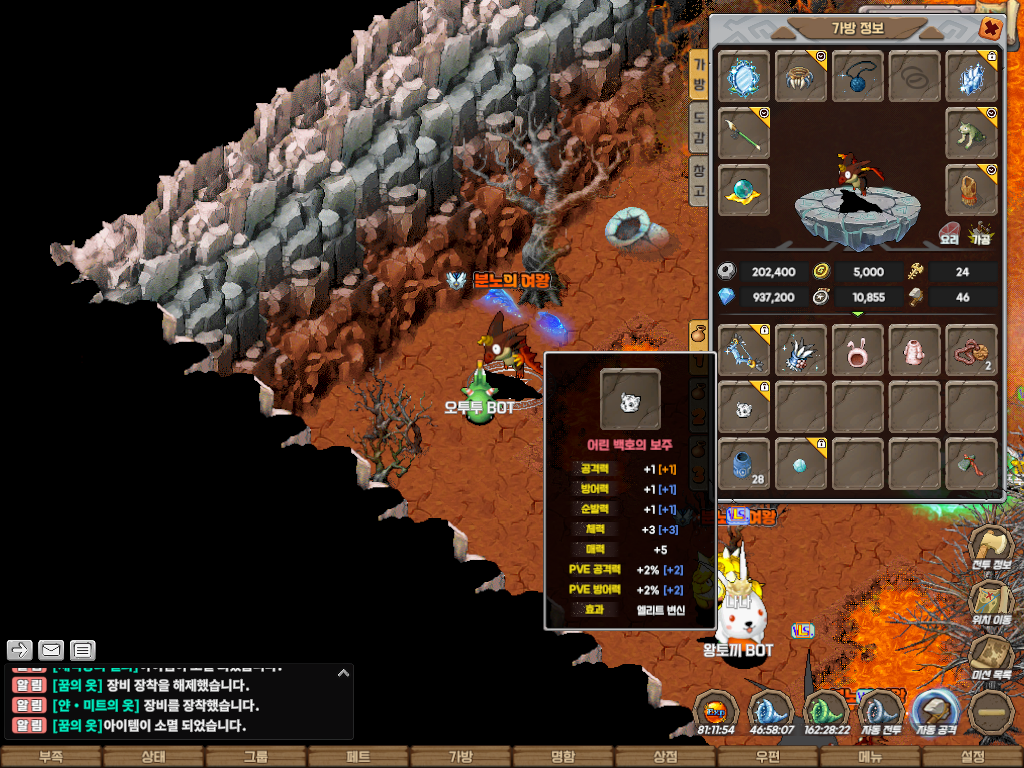Open the 상태 status menu

tap(153, 757)
